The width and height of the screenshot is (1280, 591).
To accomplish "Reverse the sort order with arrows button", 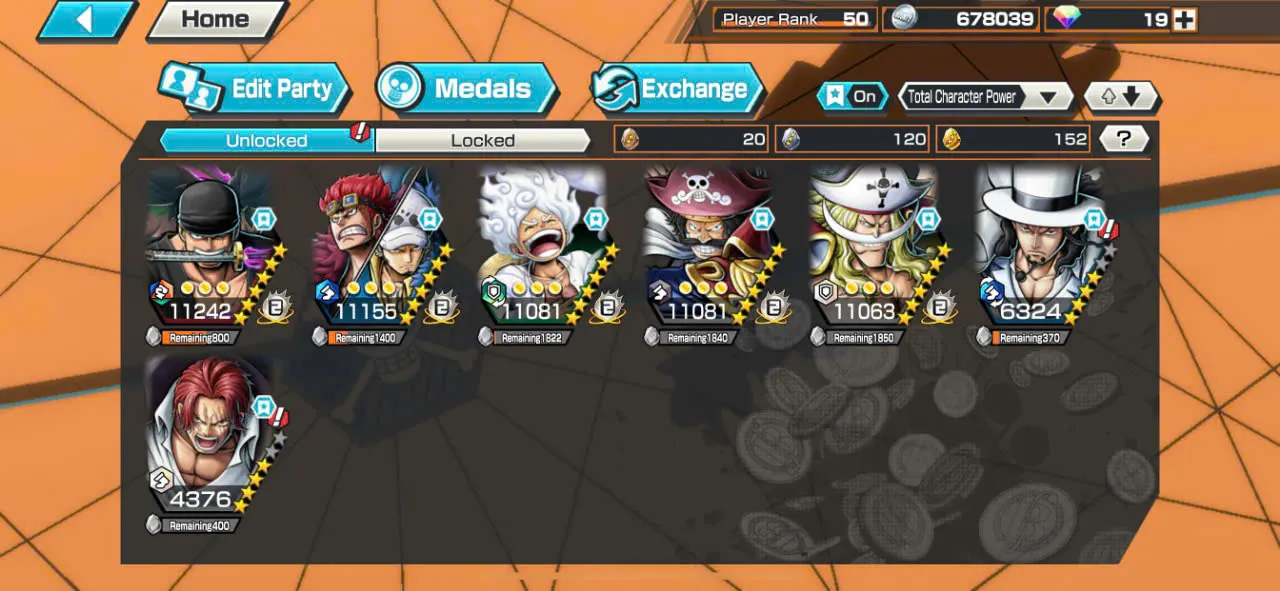I will 1121,97.
